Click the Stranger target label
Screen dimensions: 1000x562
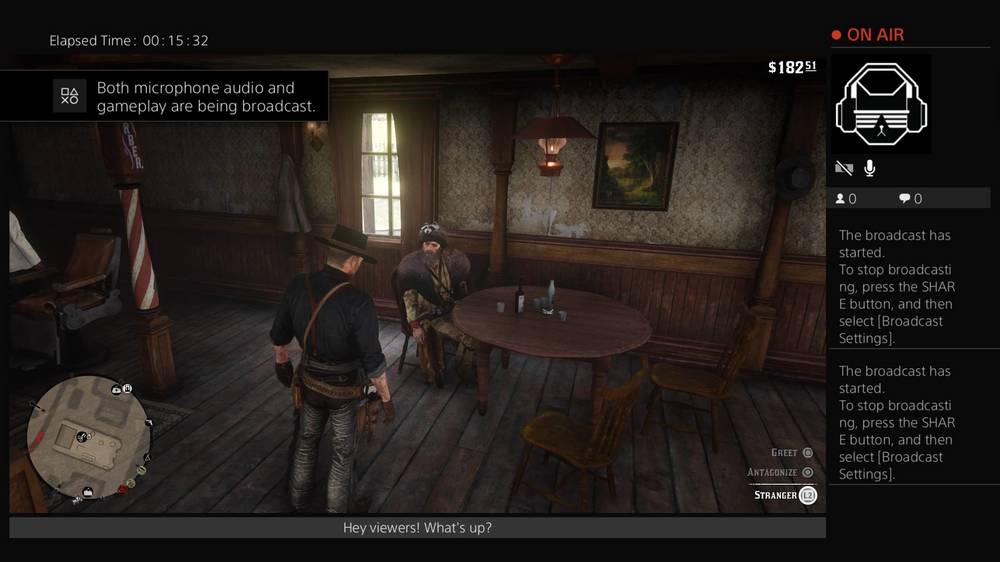pos(785,495)
